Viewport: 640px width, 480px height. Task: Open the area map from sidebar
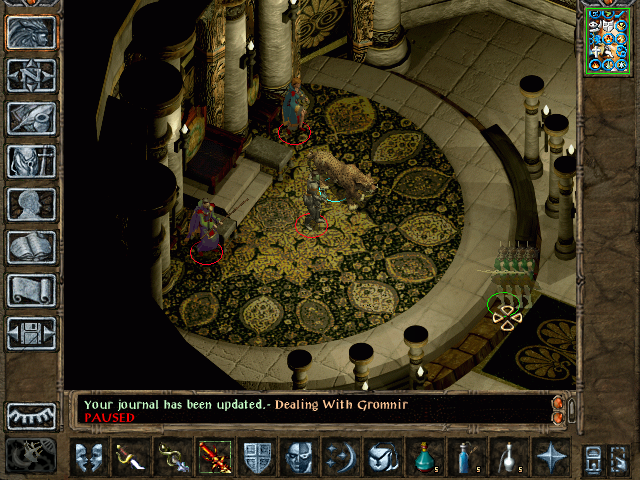[32, 76]
